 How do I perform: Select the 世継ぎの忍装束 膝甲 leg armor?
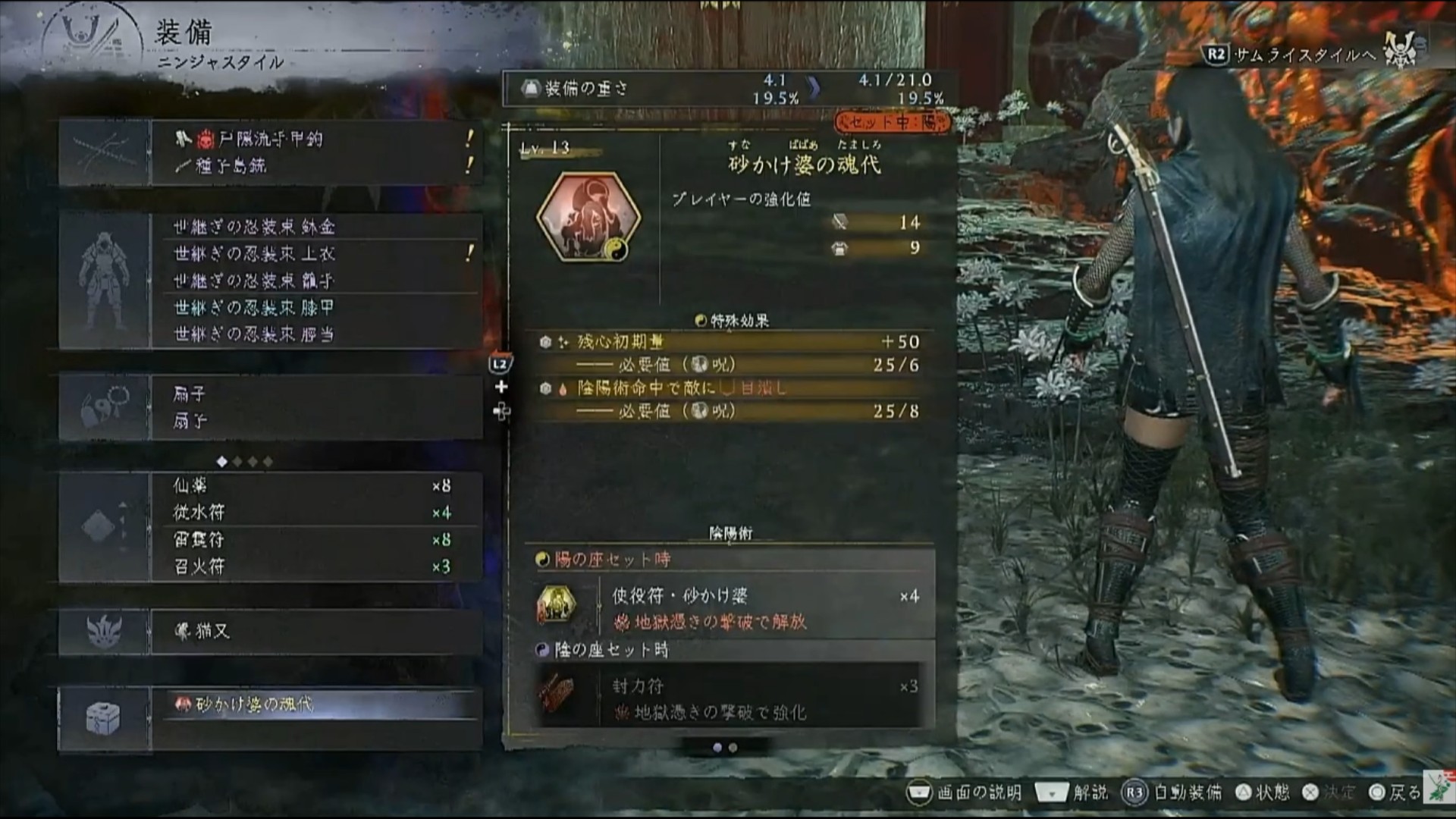[x=253, y=307]
